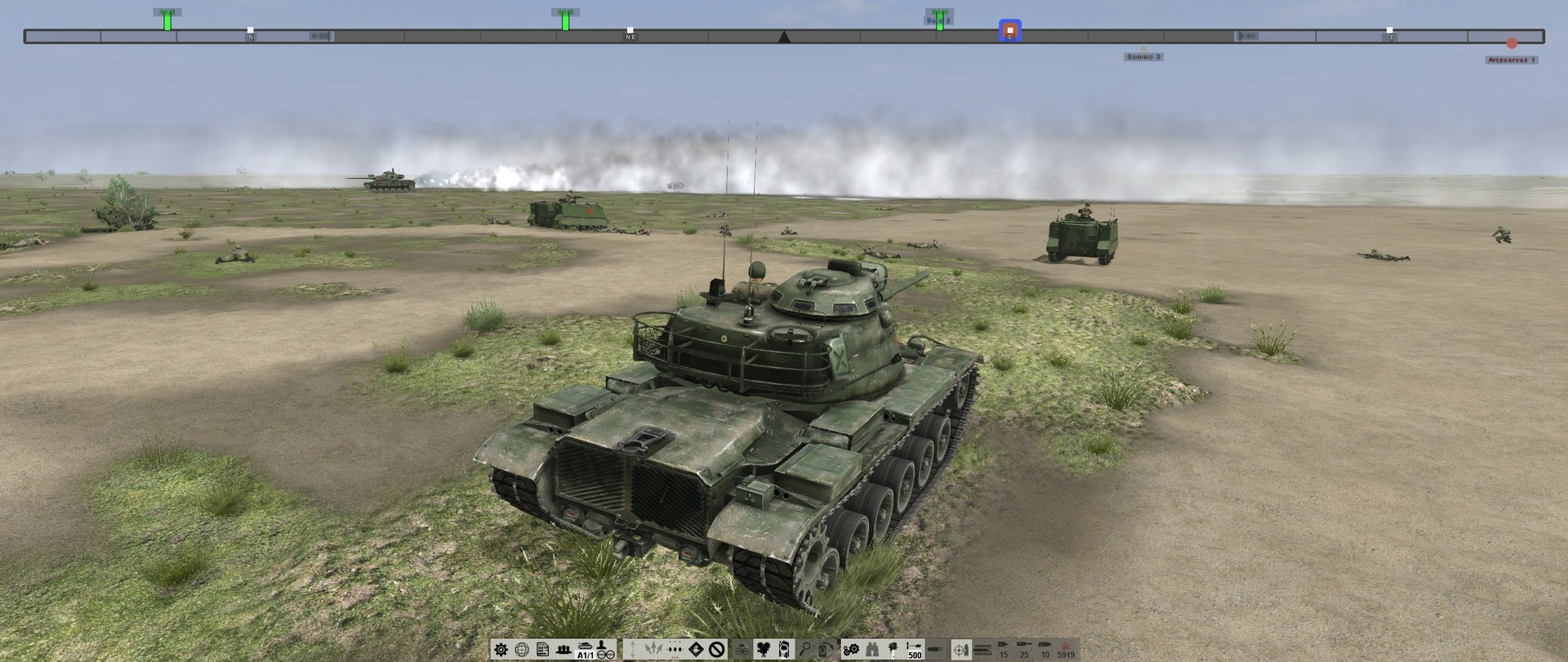Click the magnifying glass inspection icon
The image size is (1568, 662).
806,649
